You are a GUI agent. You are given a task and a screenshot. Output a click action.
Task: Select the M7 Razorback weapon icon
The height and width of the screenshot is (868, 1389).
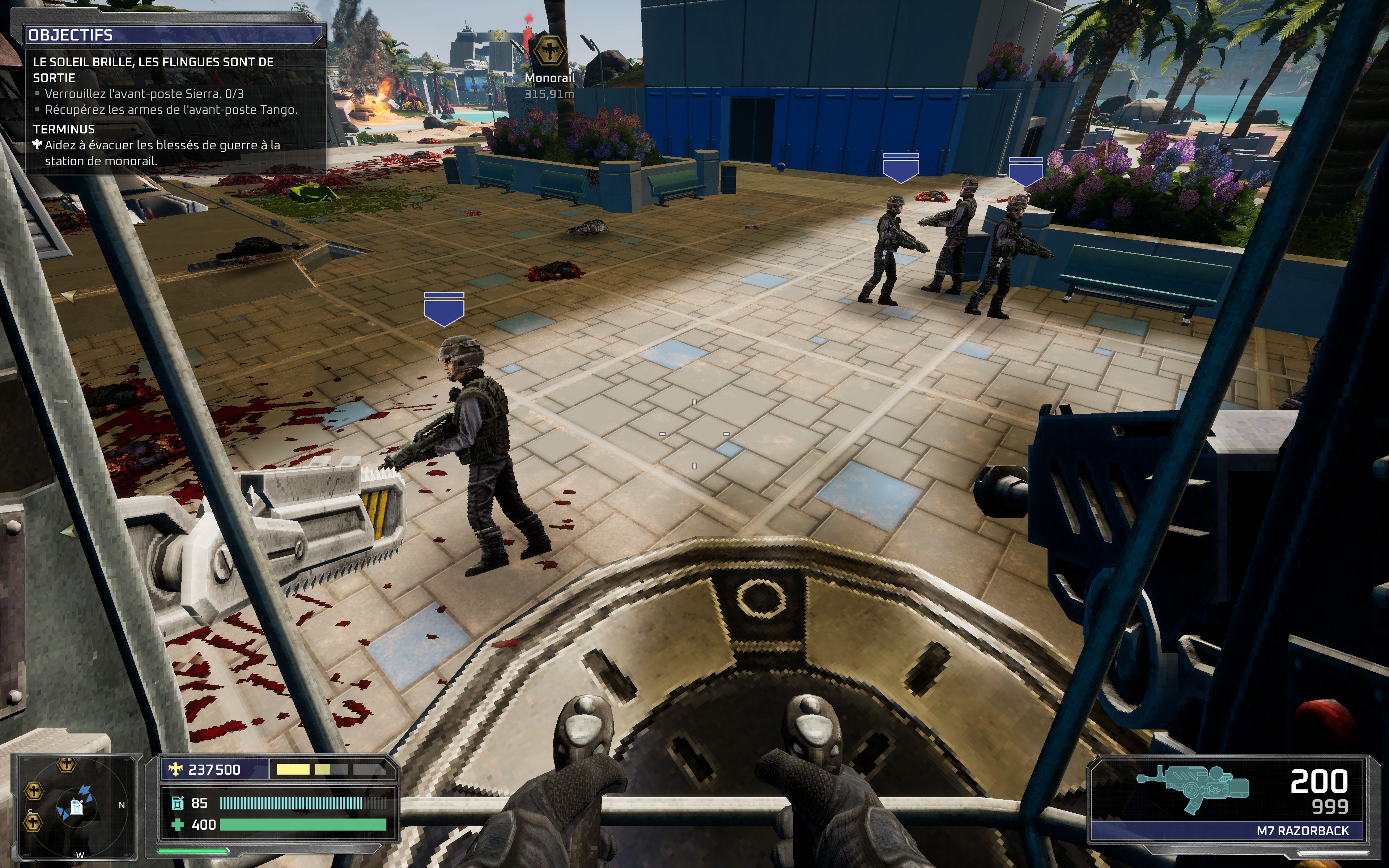pos(1193,788)
